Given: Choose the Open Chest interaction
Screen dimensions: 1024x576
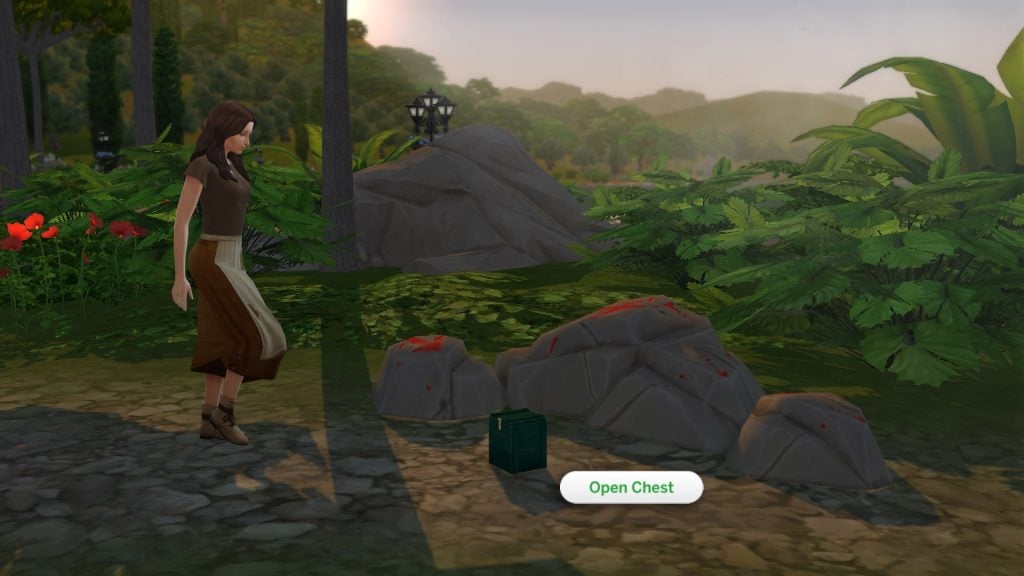Looking at the screenshot, I should [x=631, y=488].
